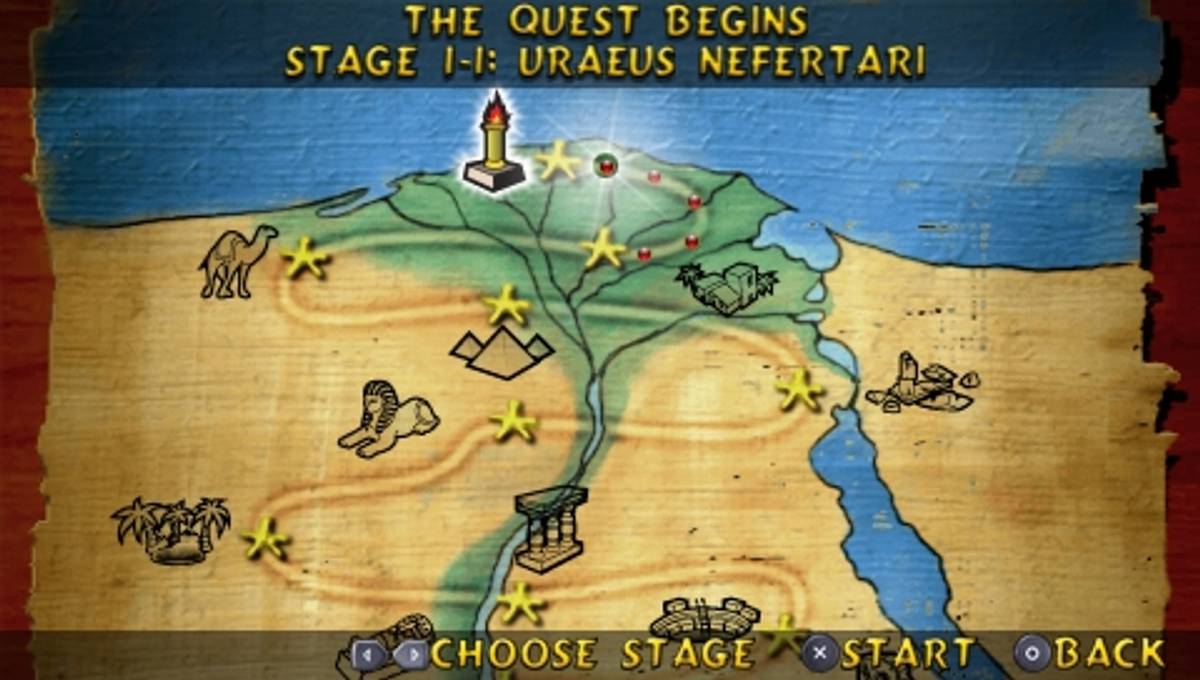
Task: Choose the star marker beside the lighthouse
Action: tap(558, 161)
